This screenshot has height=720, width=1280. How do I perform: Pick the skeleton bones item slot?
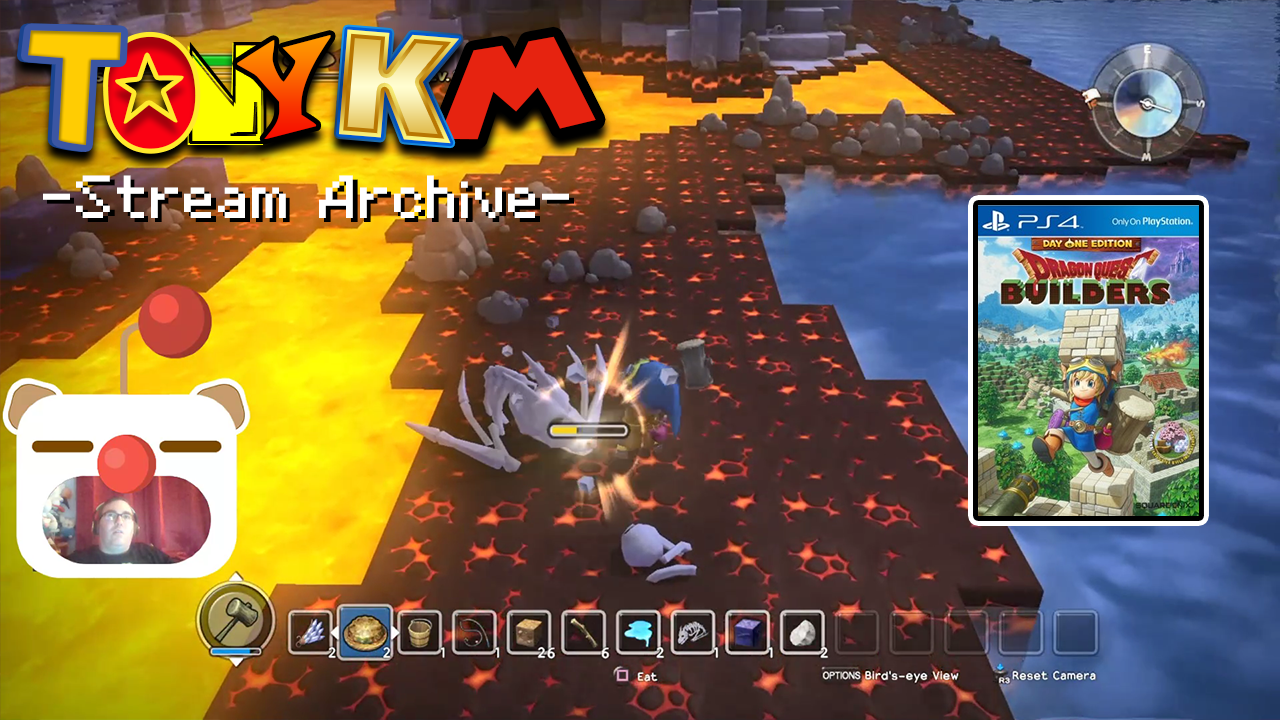[692, 632]
